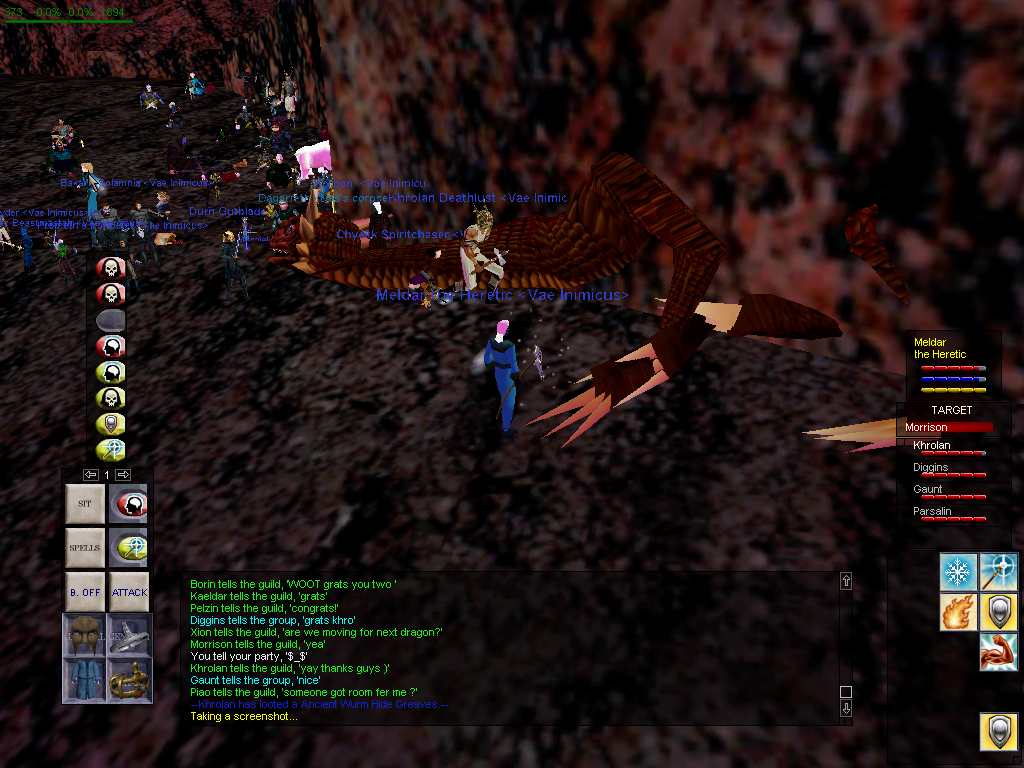
Task: Cast the yellow head silhouette spell gem
Action: (x=110, y=372)
